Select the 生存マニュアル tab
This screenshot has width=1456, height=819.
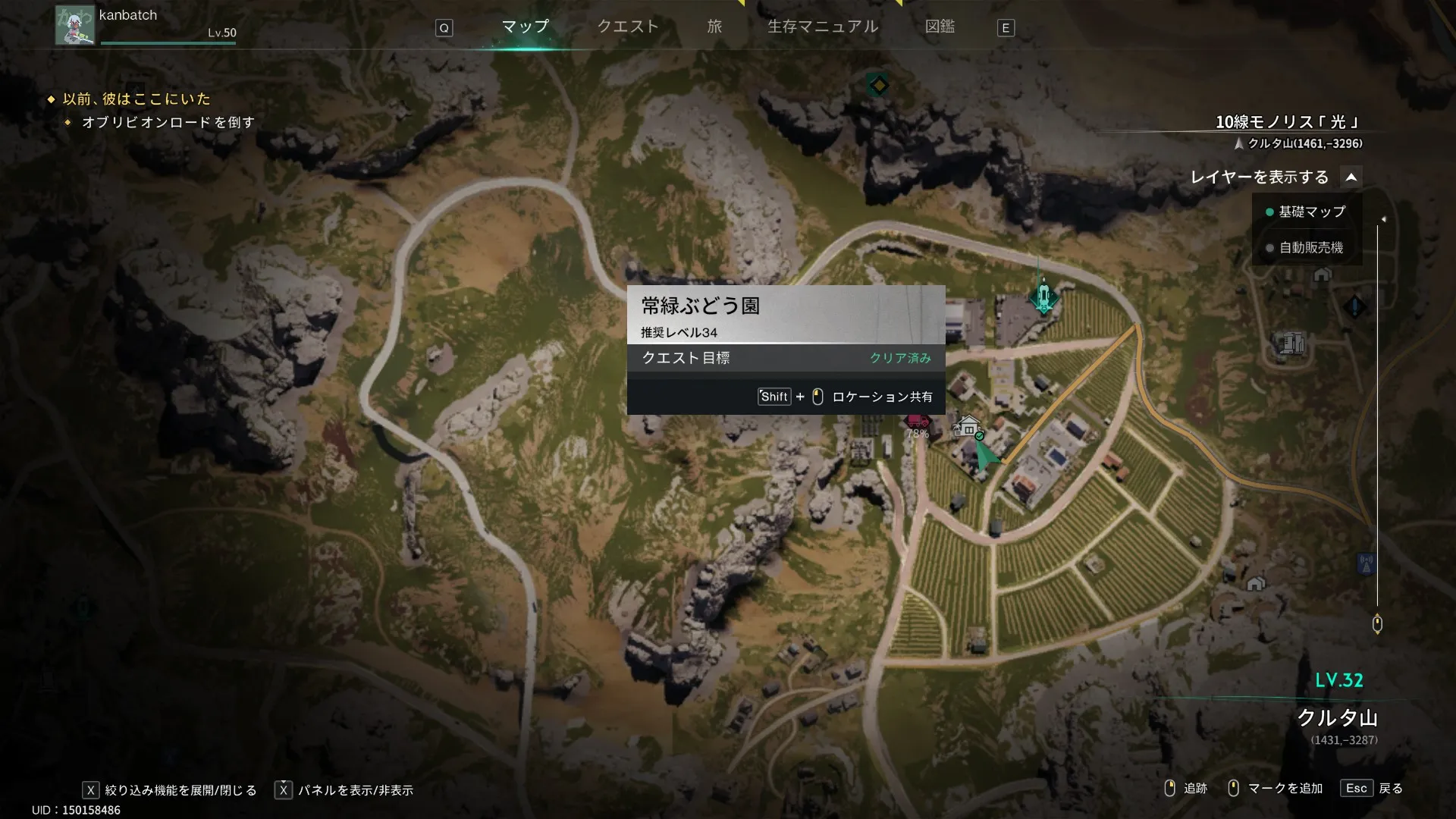click(x=823, y=27)
